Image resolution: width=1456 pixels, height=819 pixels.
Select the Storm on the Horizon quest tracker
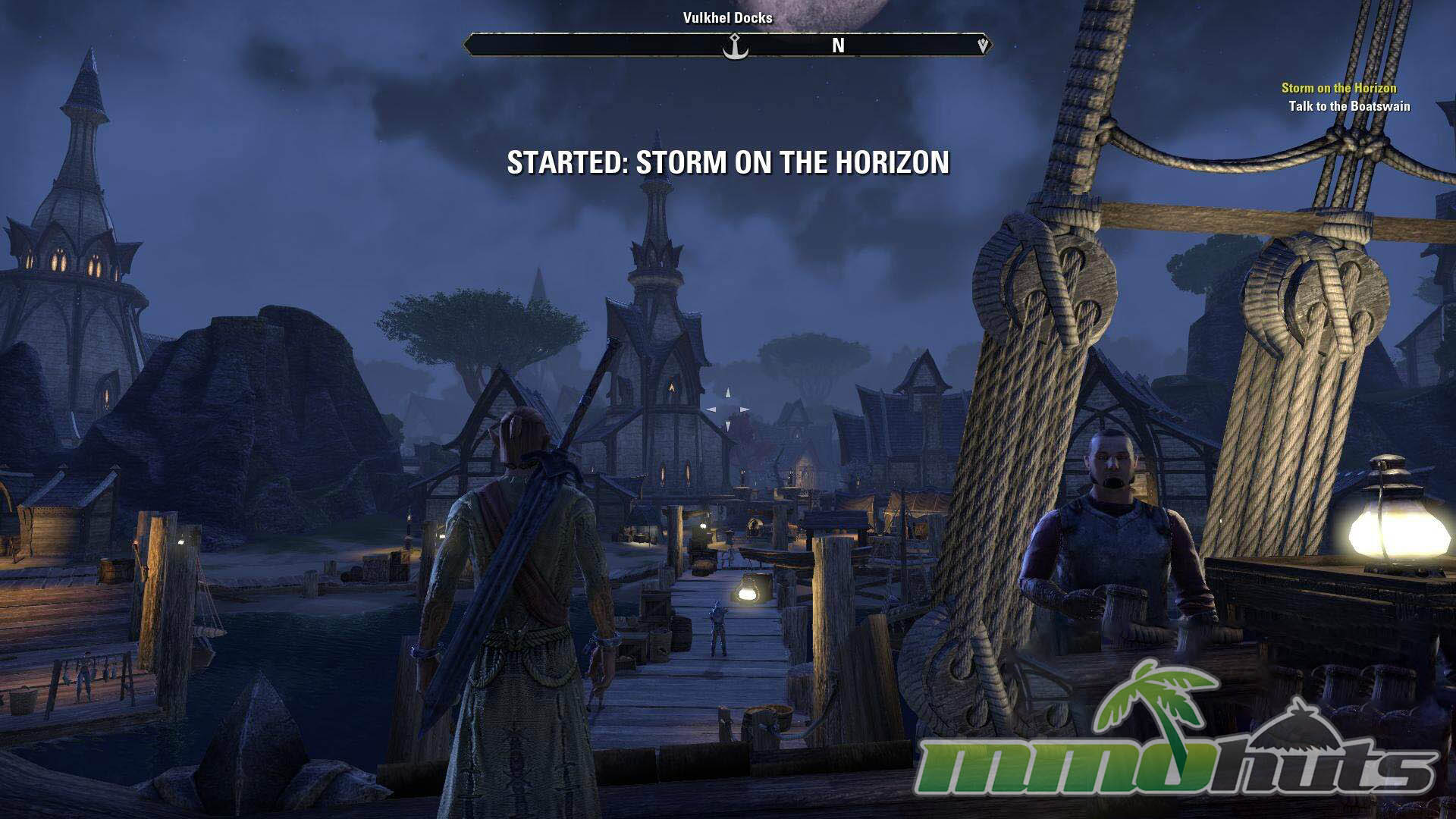(x=1338, y=88)
